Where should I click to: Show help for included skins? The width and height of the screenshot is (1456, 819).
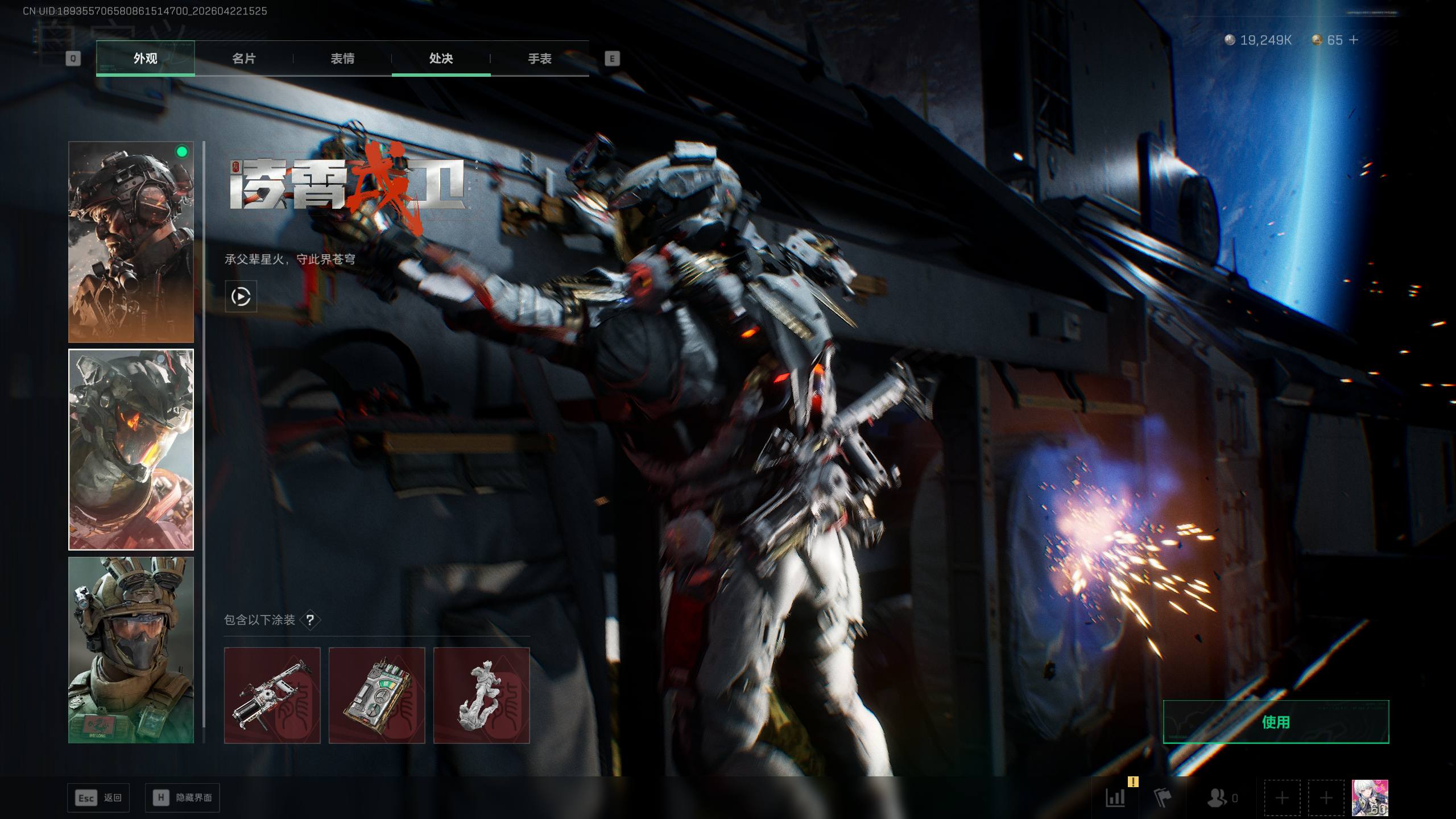click(x=310, y=620)
